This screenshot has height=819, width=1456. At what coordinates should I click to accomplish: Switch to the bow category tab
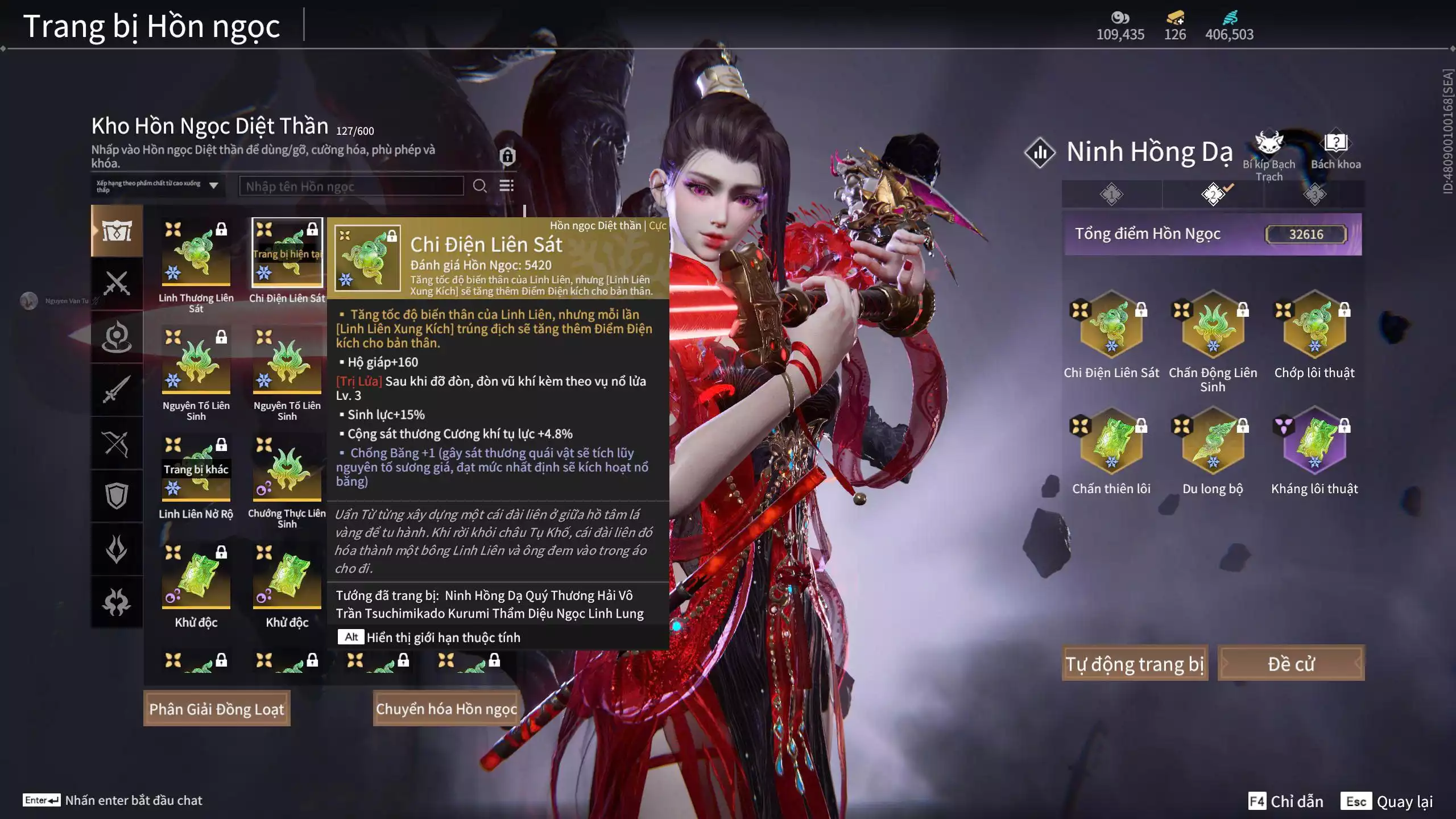click(x=117, y=443)
